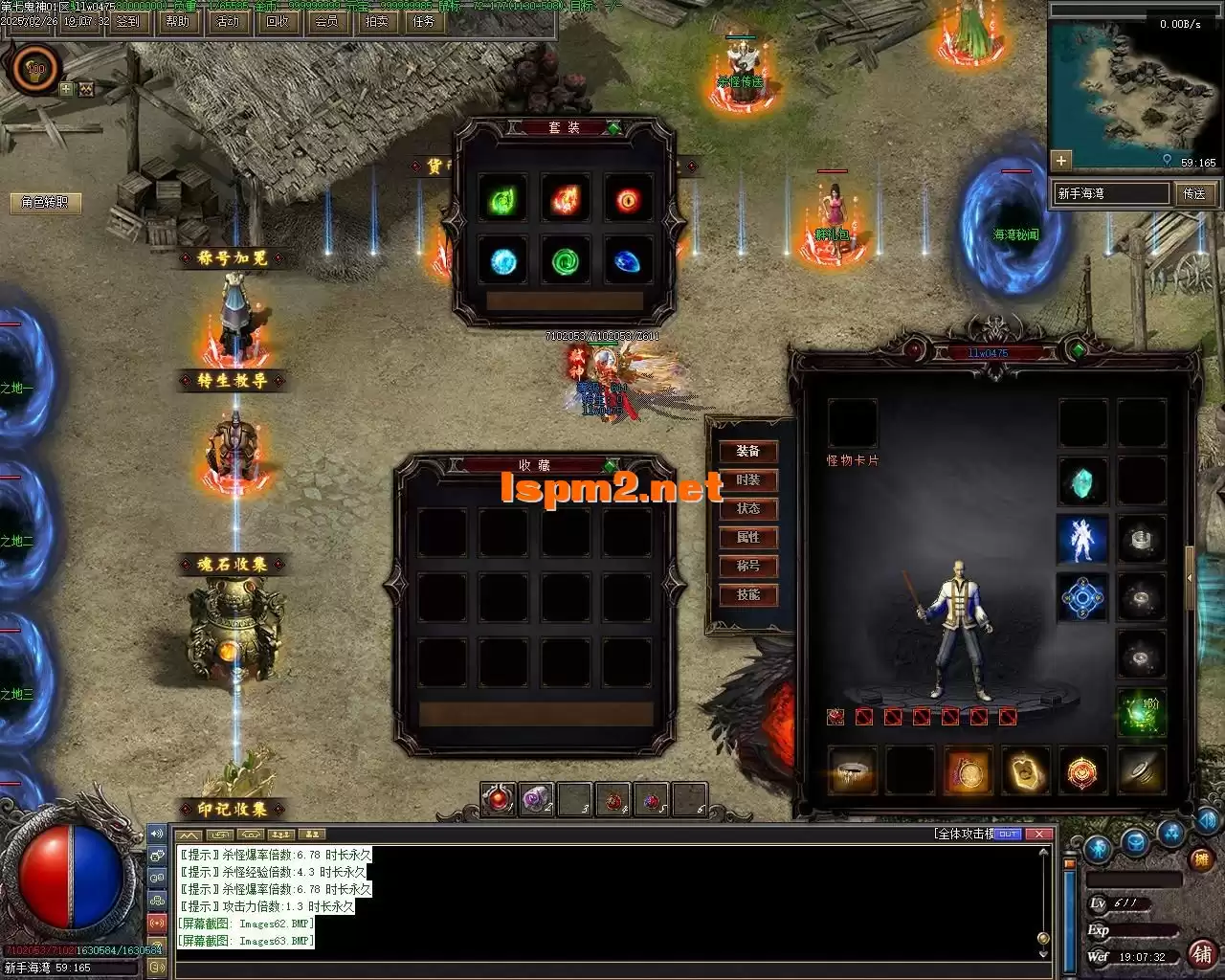Click the 传送 teleport button
The height and width of the screenshot is (980, 1225).
tap(1194, 193)
